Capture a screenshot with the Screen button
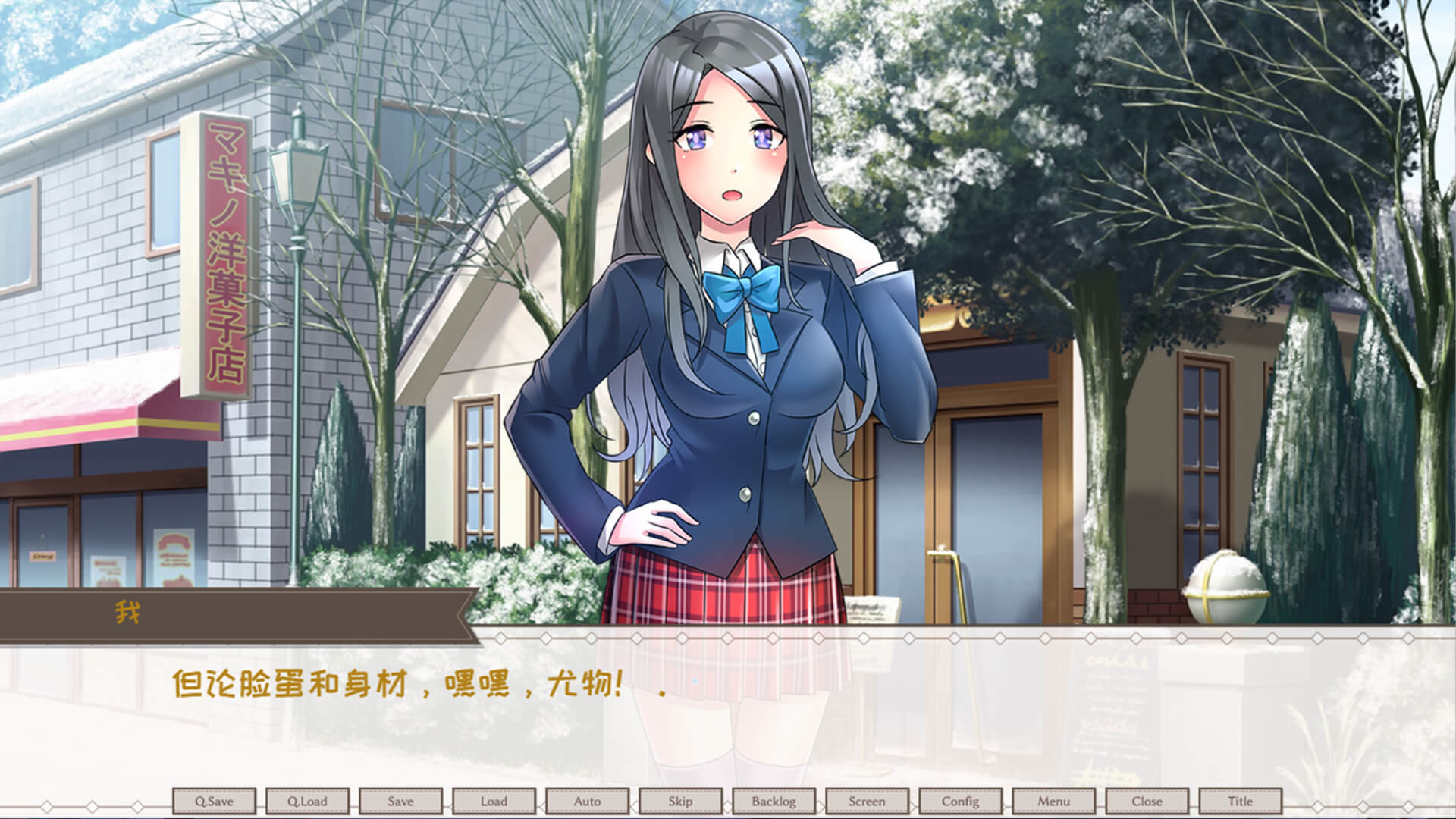Screen dimensions: 1456x819 (868, 801)
